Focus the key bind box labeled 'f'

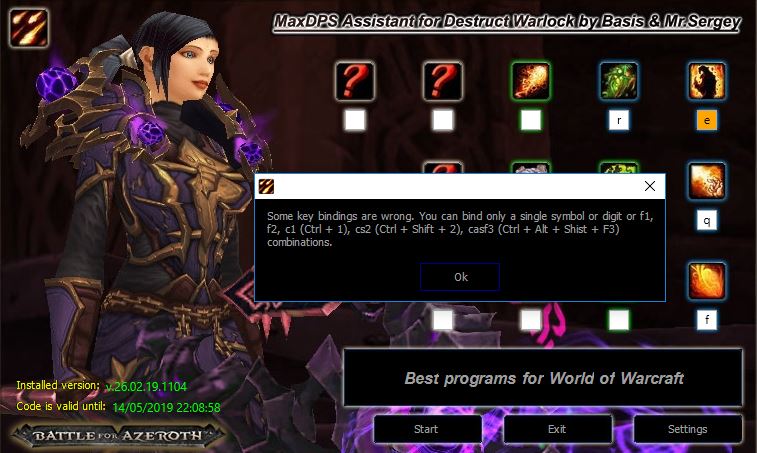[x=707, y=320]
